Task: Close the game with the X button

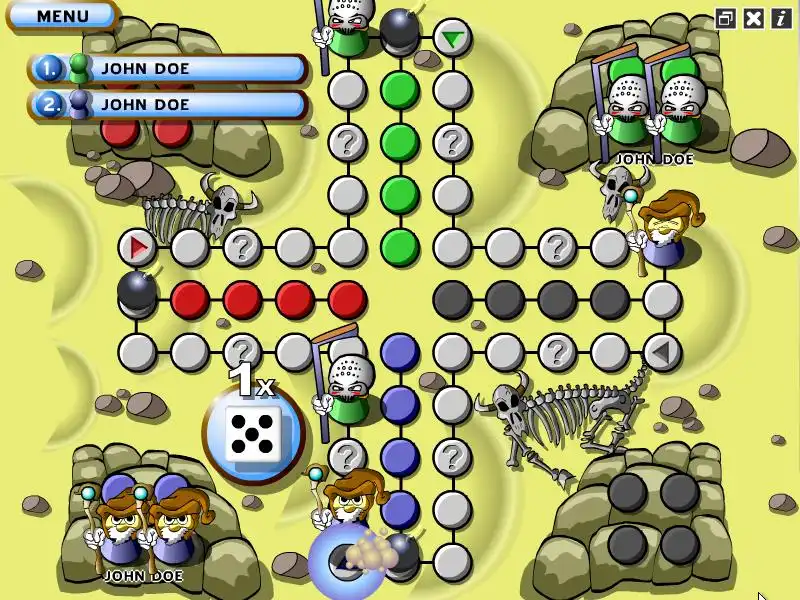Action: point(754,18)
